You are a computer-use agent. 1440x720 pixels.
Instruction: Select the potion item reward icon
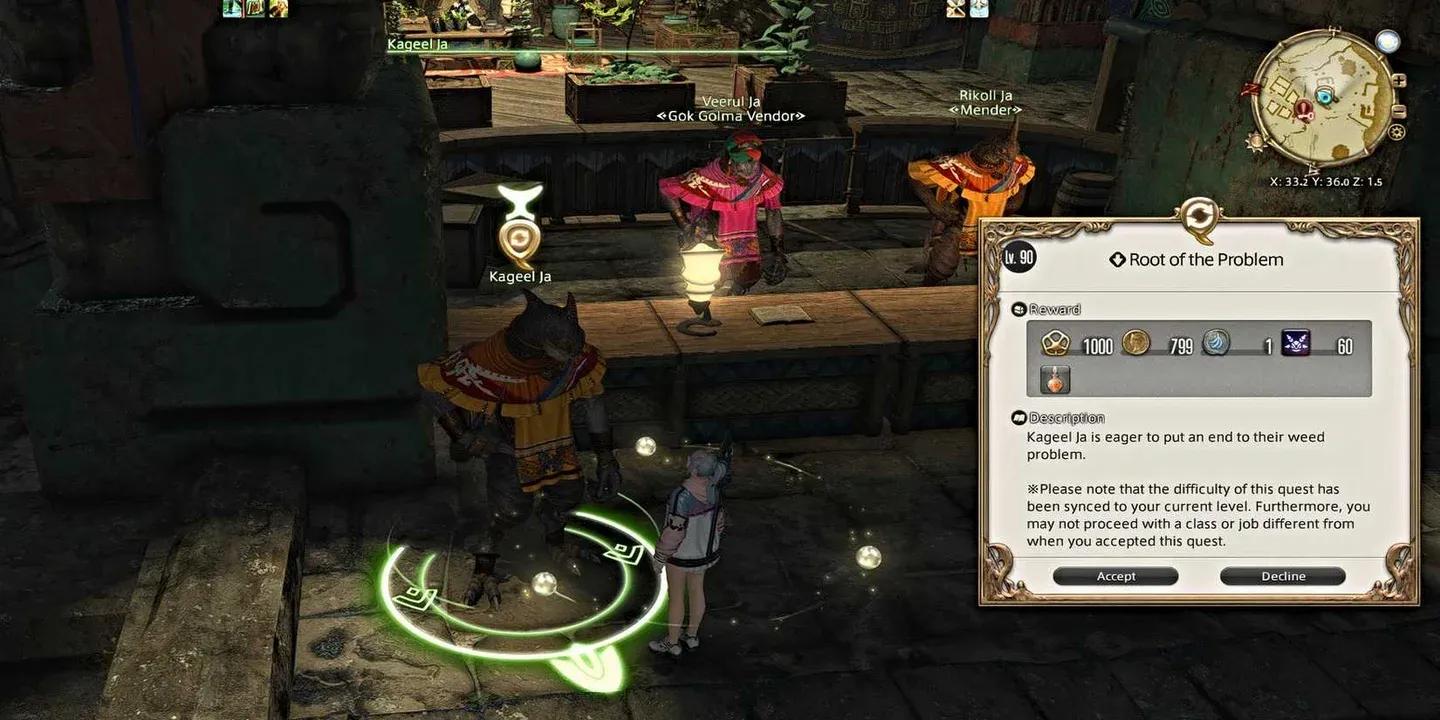point(1055,378)
